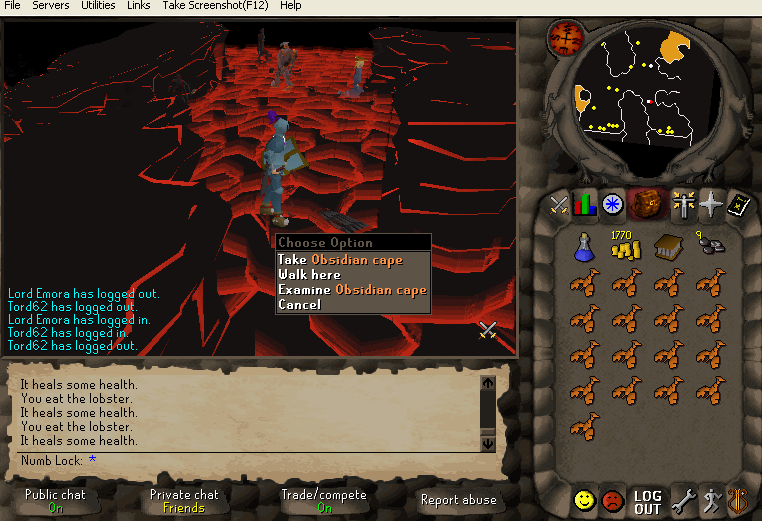Open the Servers menu in the menu bar
This screenshot has width=762, height=521.
click(51, 6)
